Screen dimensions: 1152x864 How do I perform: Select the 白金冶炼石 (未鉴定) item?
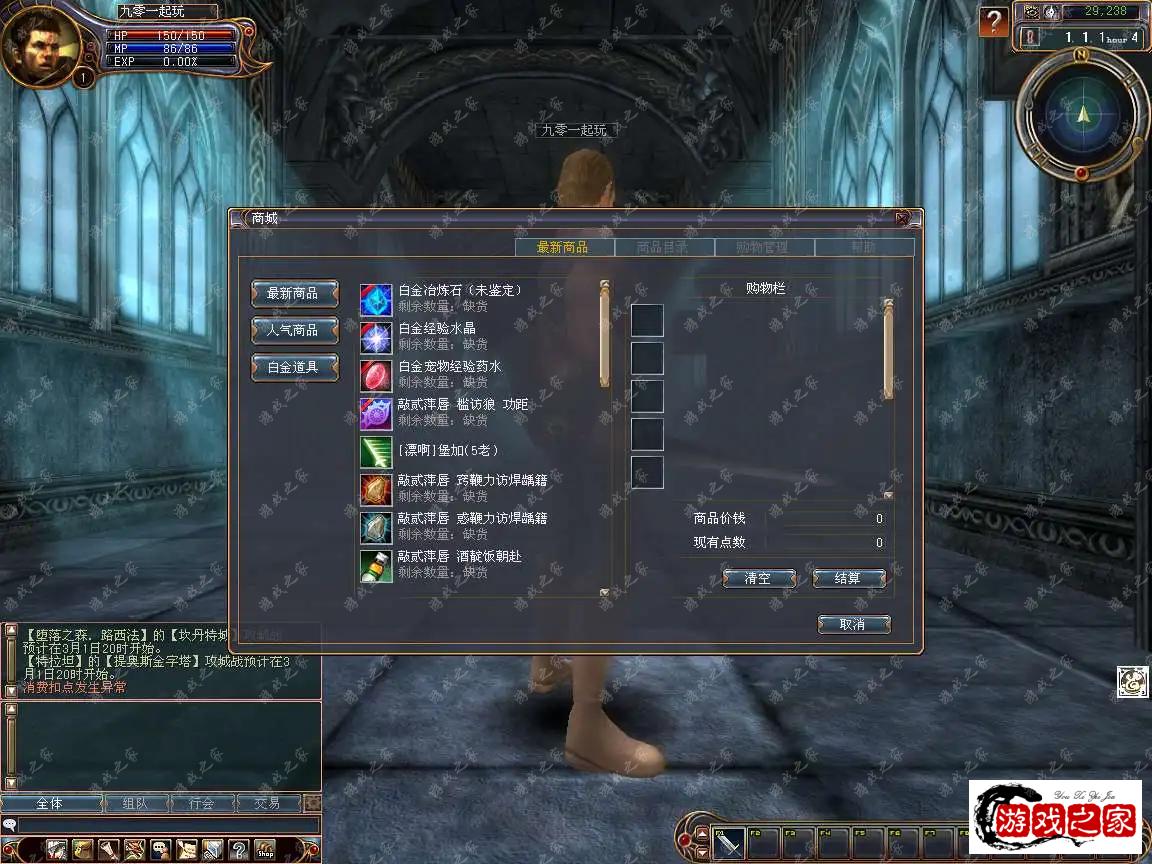pos(460,298)
